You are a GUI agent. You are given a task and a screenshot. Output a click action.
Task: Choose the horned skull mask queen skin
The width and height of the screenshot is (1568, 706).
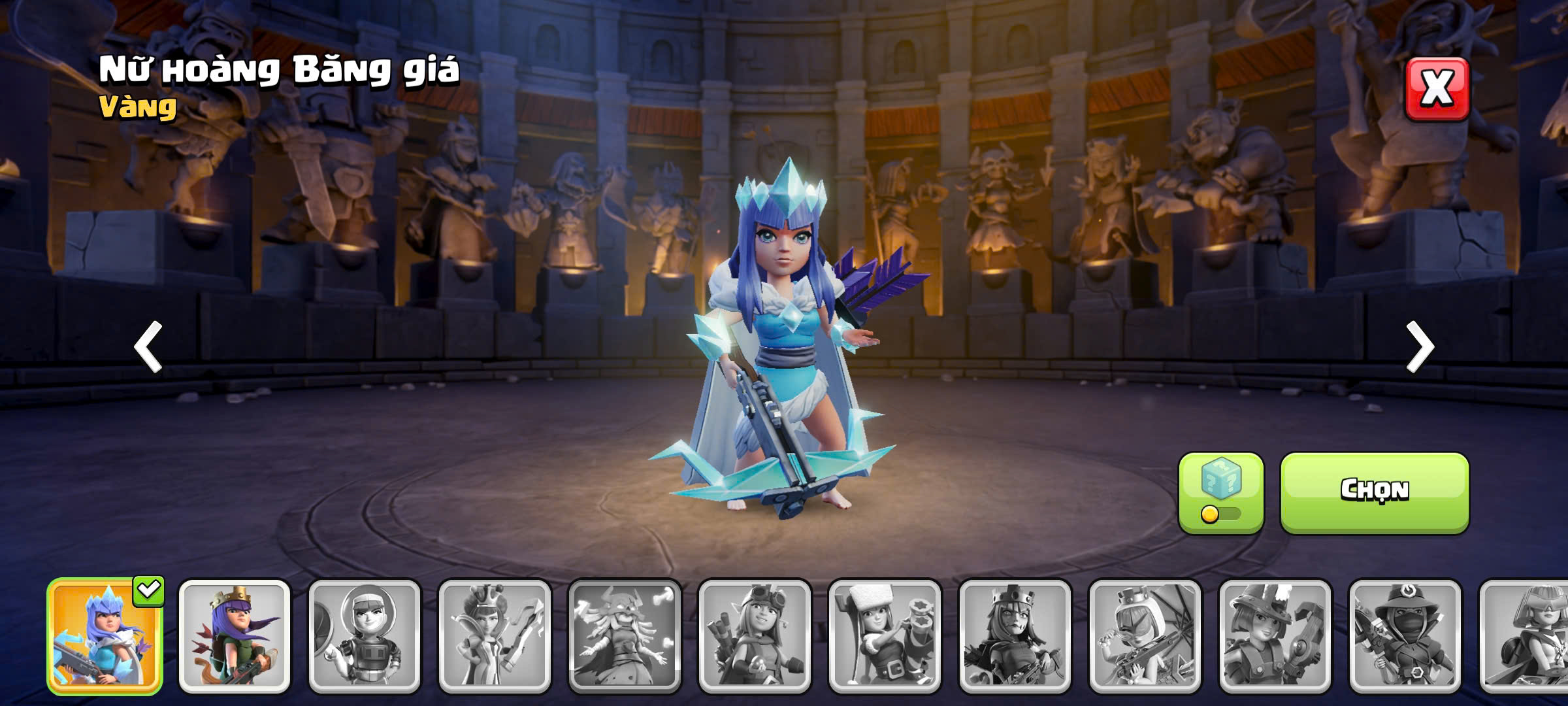tap(625, 636)
